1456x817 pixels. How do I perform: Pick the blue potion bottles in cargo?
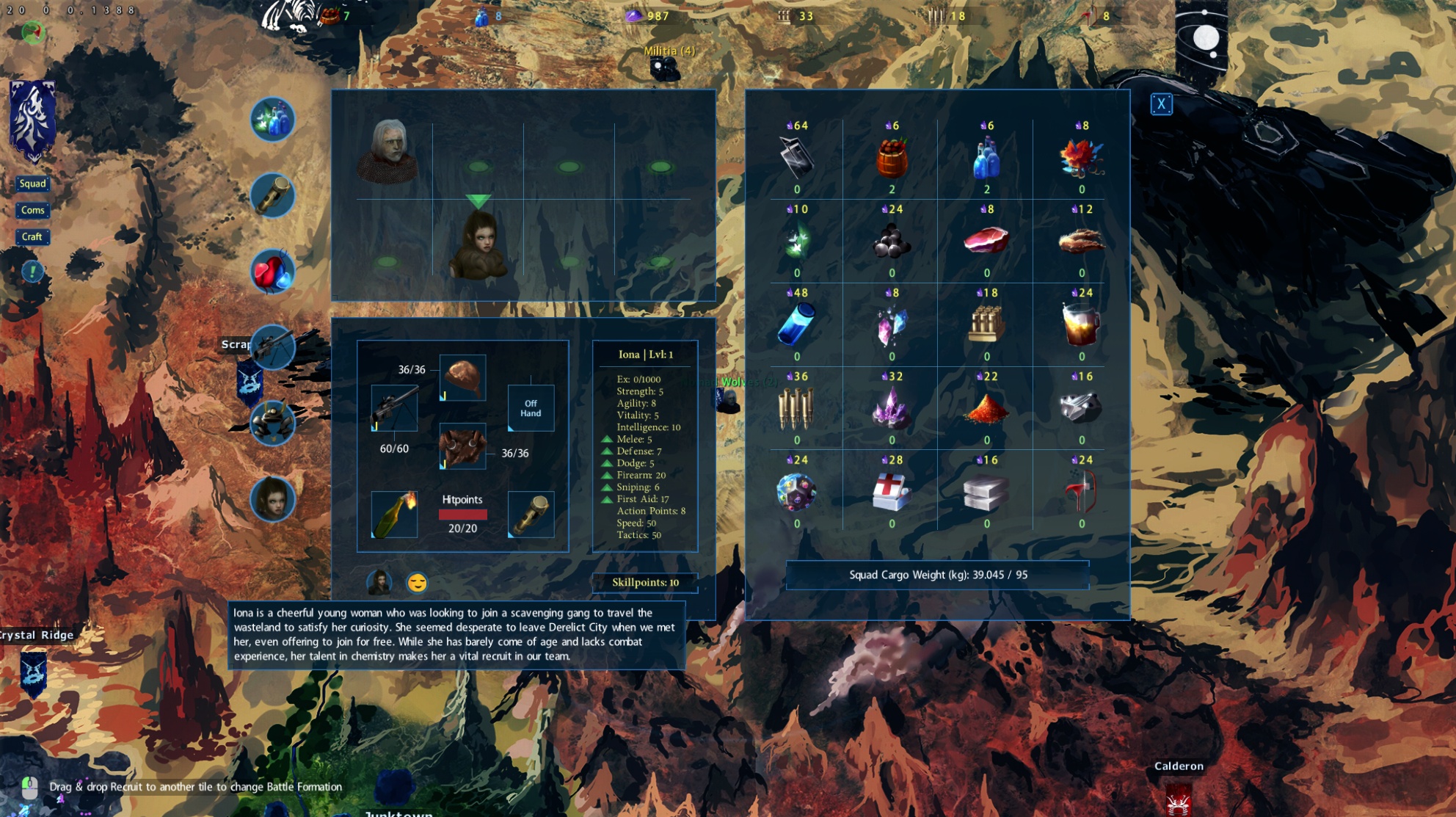click(x=986, y=159)
